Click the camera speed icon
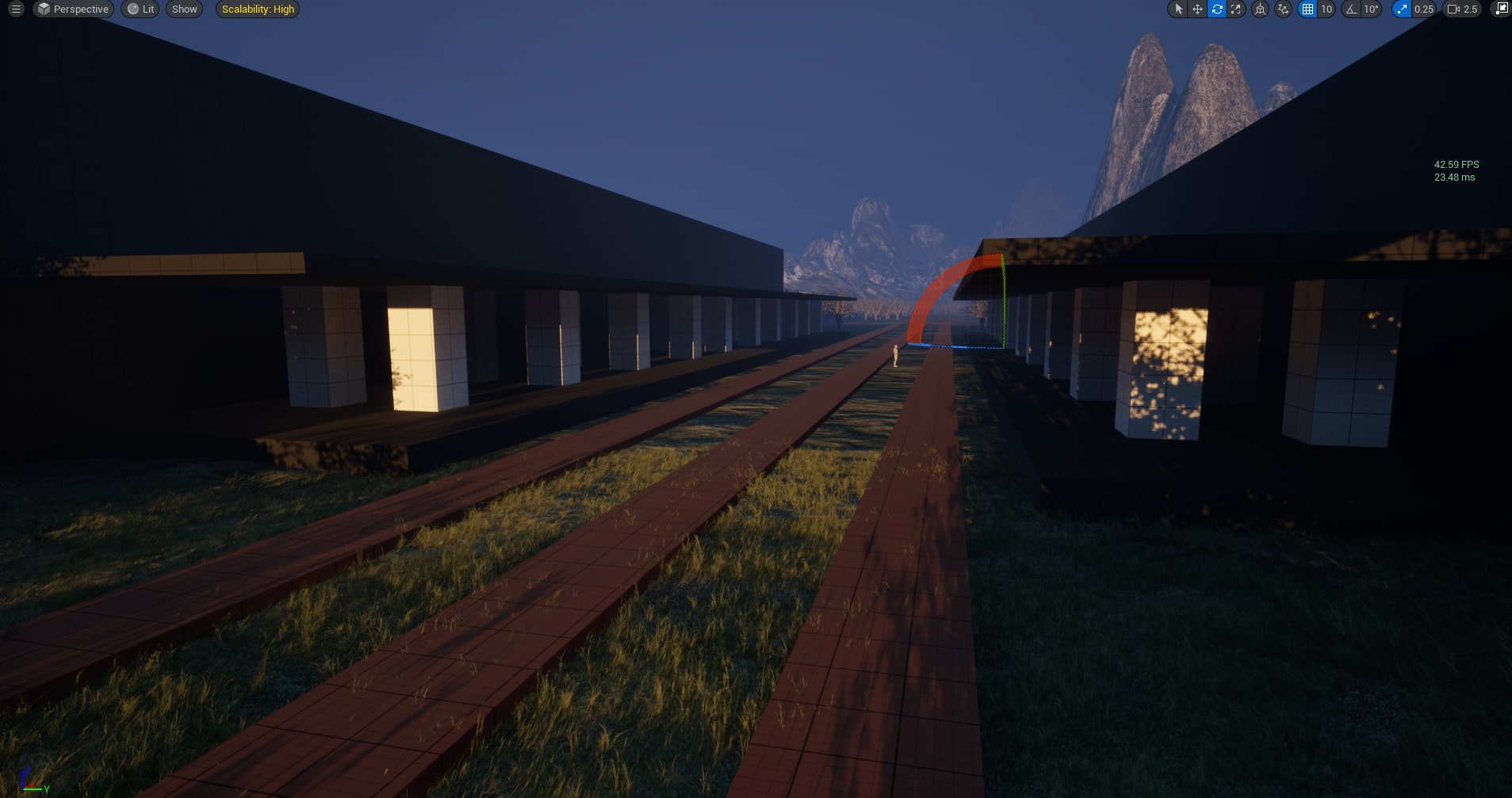This screenshot has height=798, width=1512. (1452, 10)
